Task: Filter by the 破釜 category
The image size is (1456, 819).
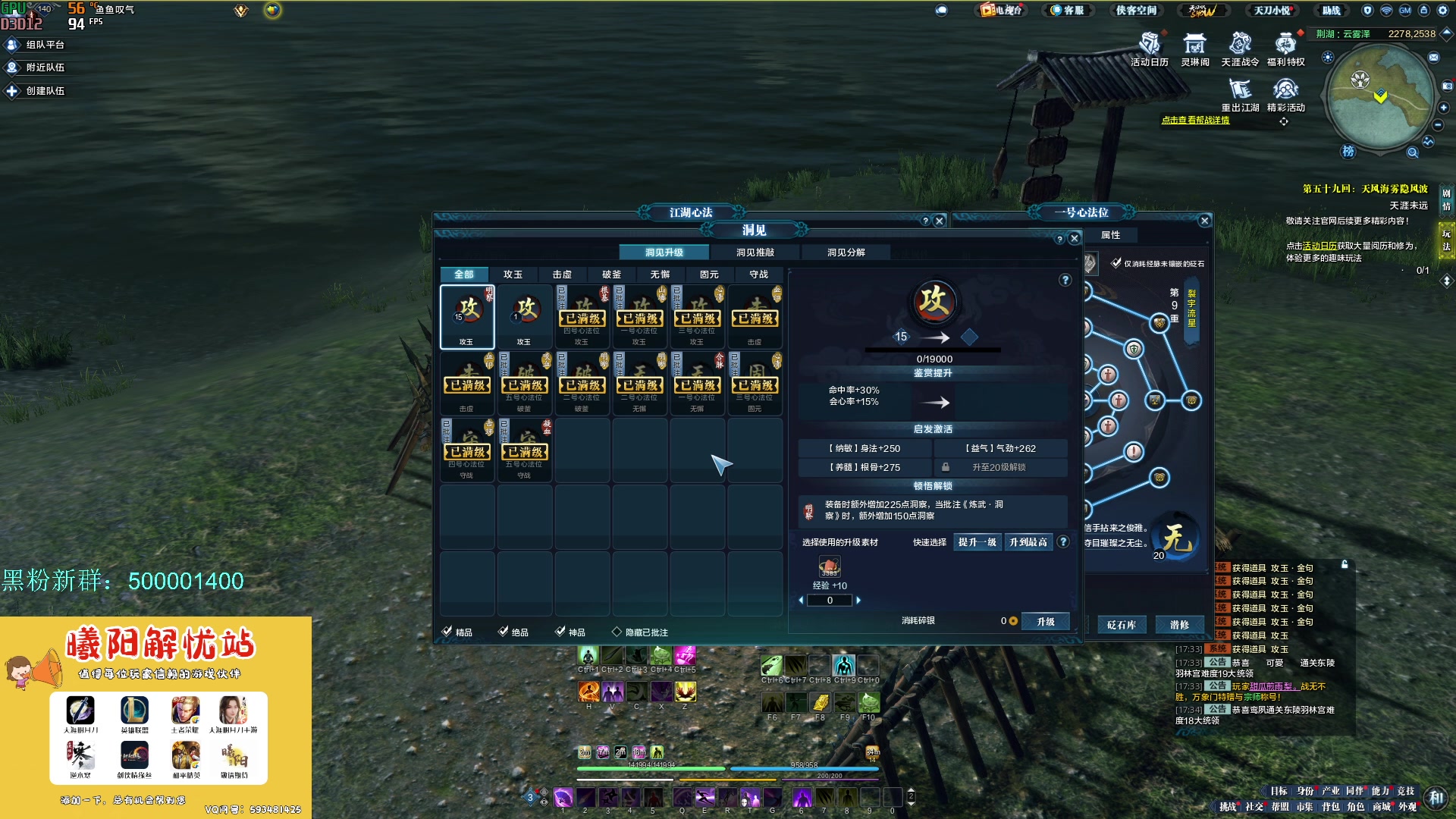Action: (x=611, y=275)
